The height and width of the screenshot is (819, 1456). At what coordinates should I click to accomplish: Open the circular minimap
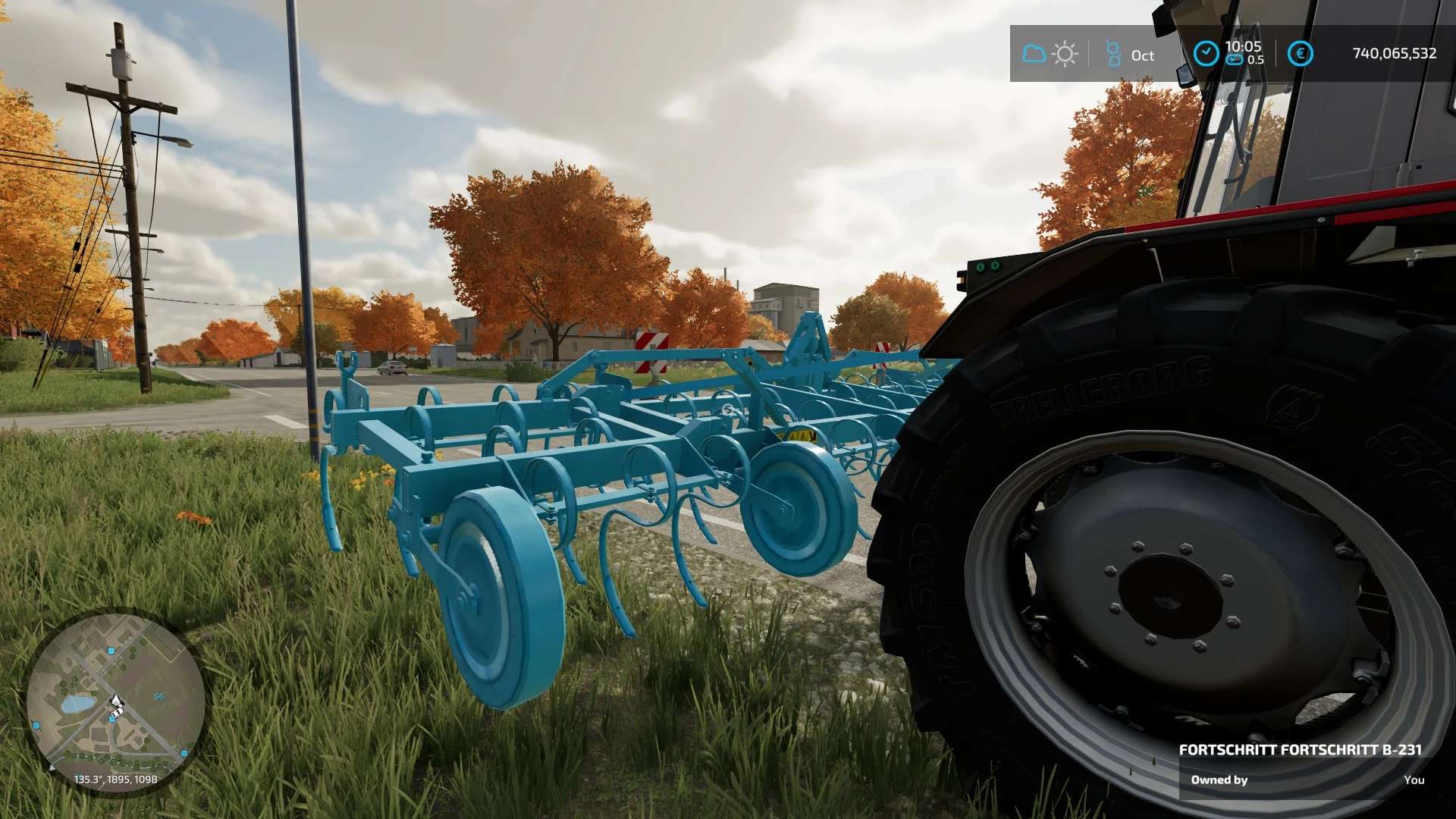[x=115, y=701]
